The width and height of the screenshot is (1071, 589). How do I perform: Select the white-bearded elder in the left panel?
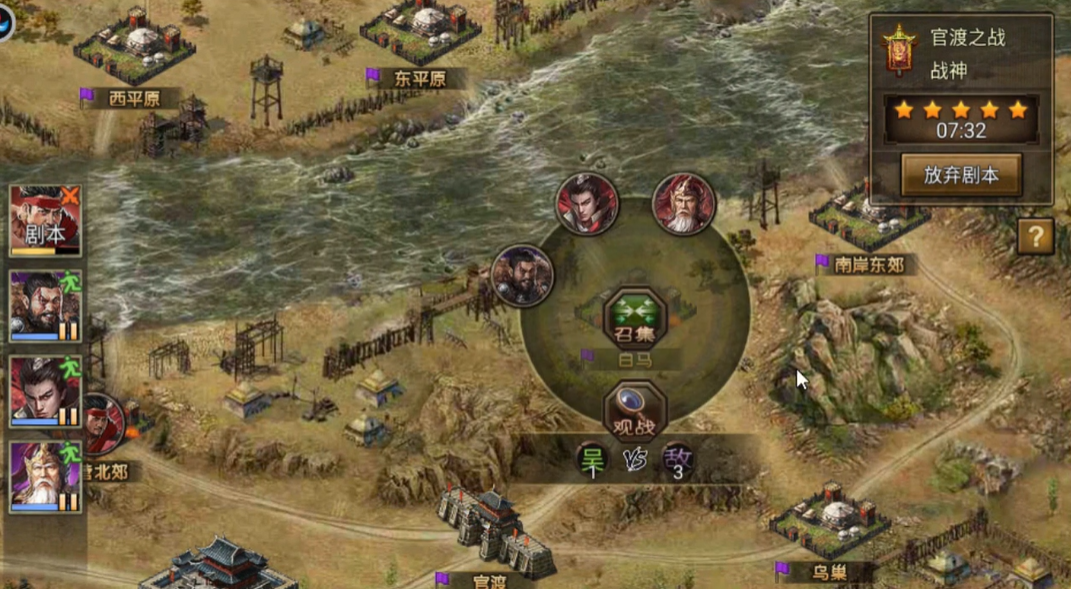pos(45,476)
